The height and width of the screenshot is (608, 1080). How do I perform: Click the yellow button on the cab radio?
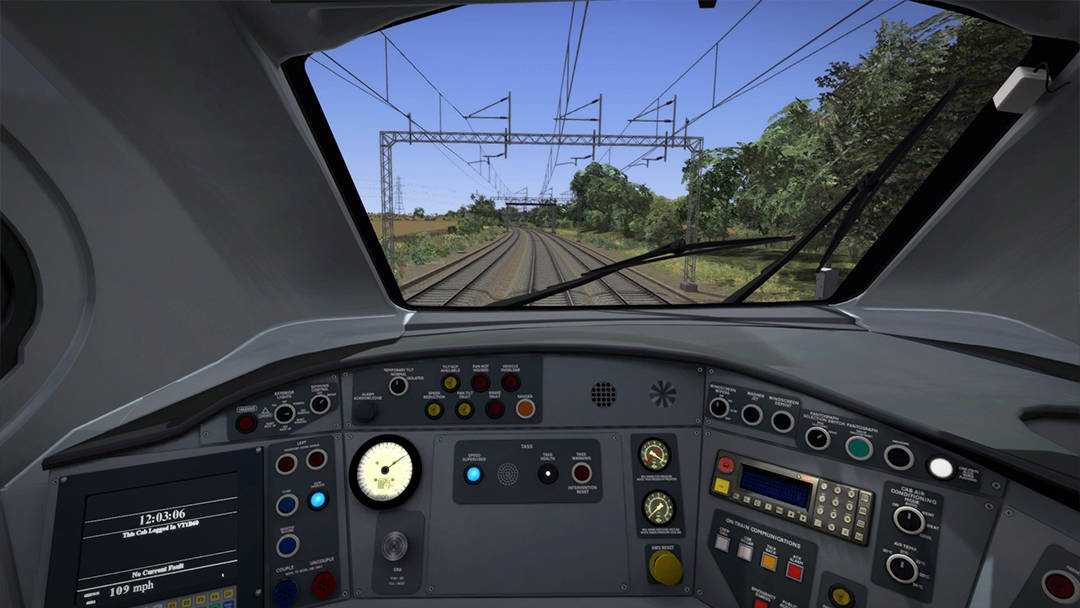pyautogui.click(x=721, y=486)
